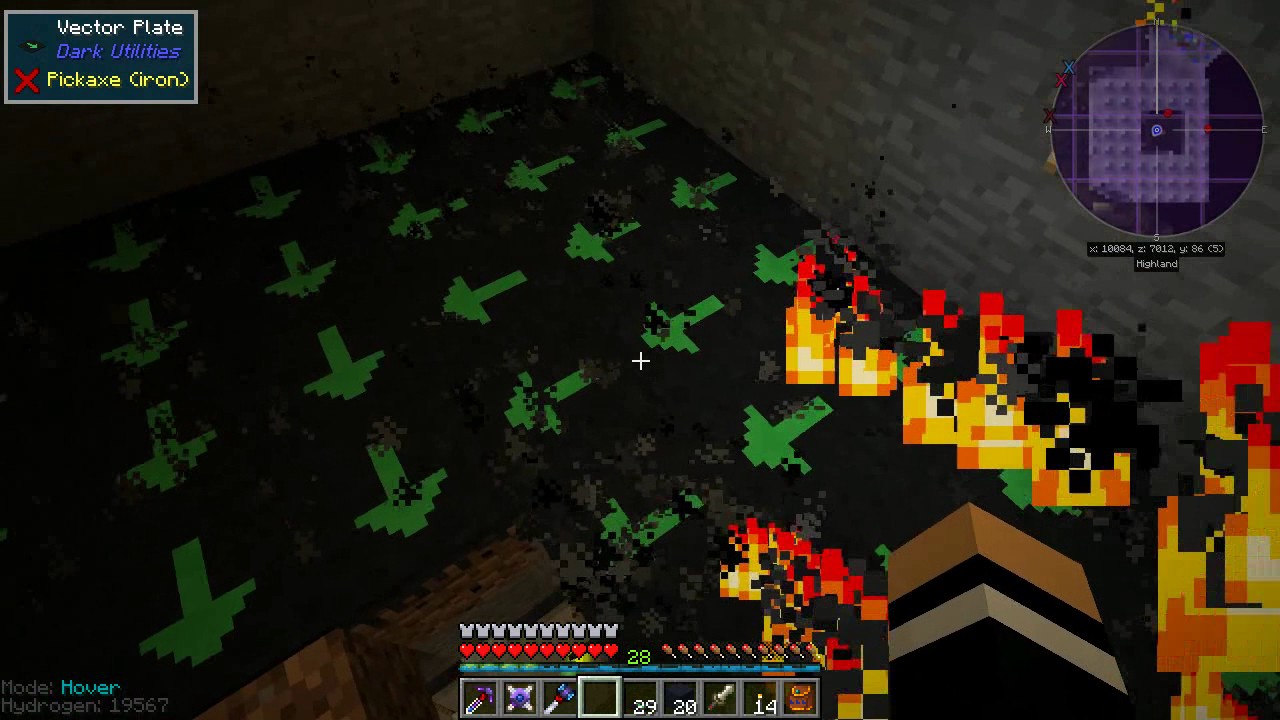The width and height of the screenshot is (1280, 720).
Task: Click the red X waypoint near the minimap's west edge
Action: click(x=1049, y=114)
